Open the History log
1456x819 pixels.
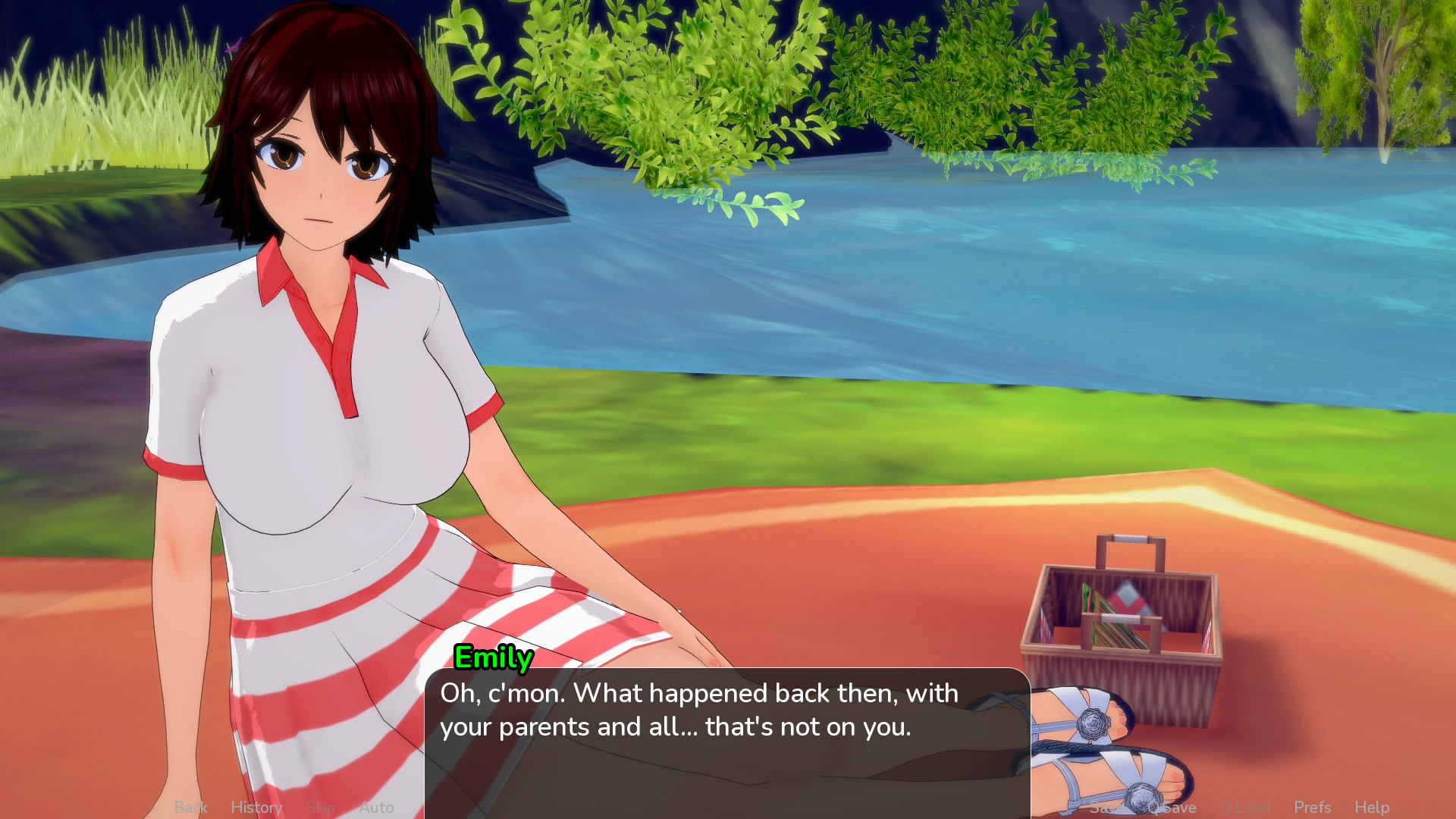click(256, 808)
